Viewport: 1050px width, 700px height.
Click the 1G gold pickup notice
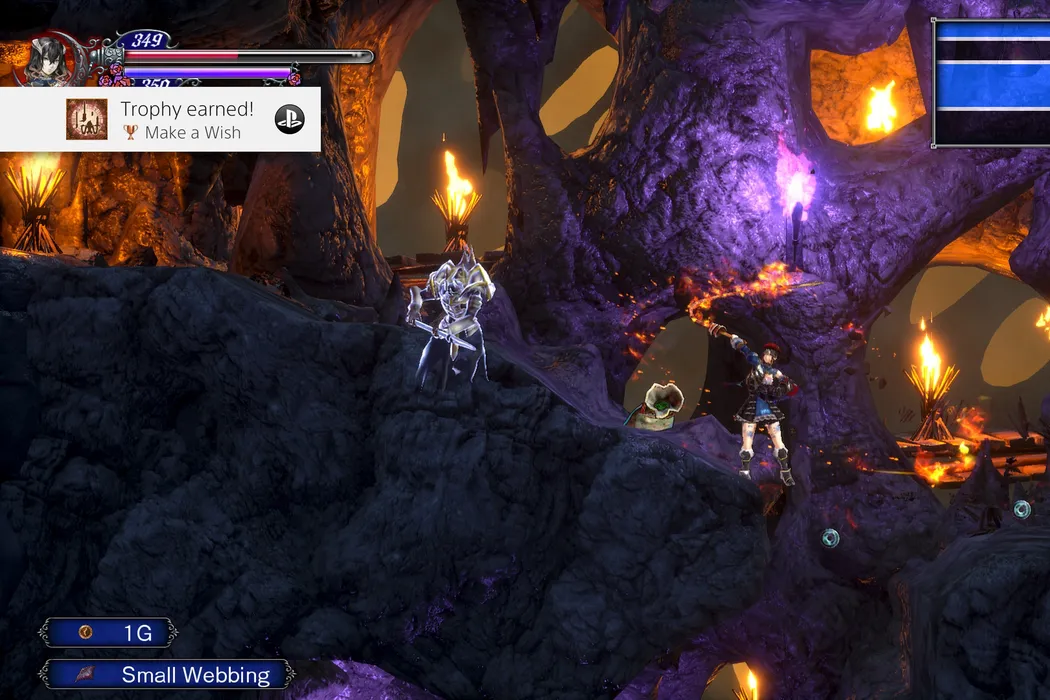(x=109, y=633)
